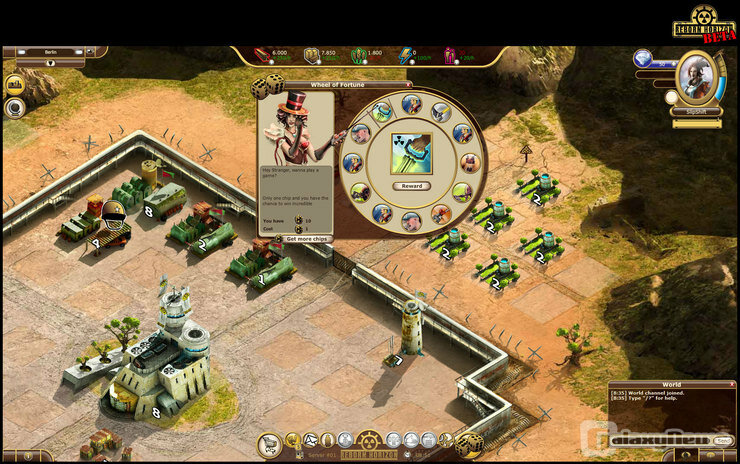Image resolution: width=740 pixels, height=464 pixels.
Task: Get more chips for the wheel
Action: [307, 239]
